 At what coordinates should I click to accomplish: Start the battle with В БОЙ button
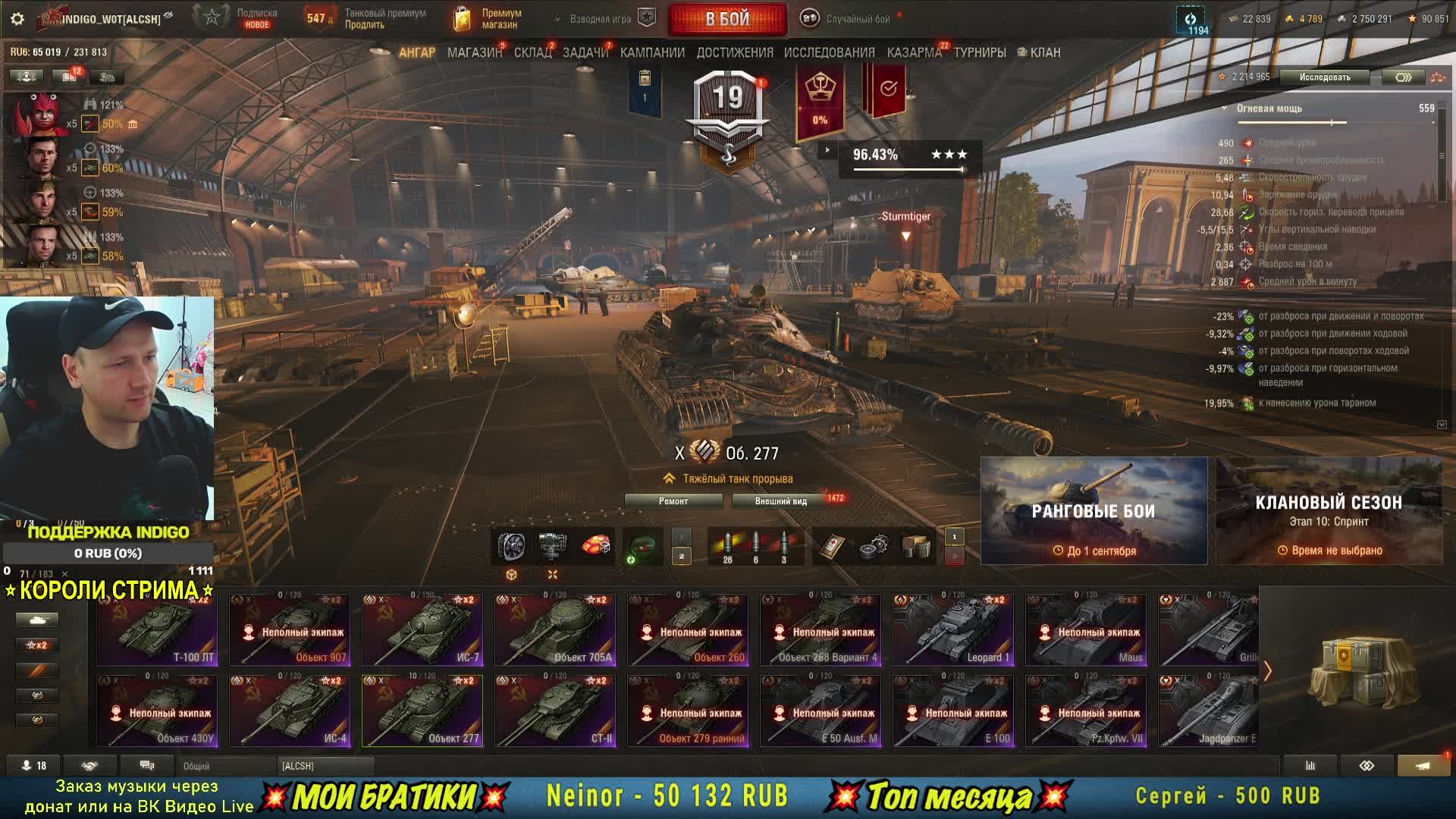(x=727, y=19)
